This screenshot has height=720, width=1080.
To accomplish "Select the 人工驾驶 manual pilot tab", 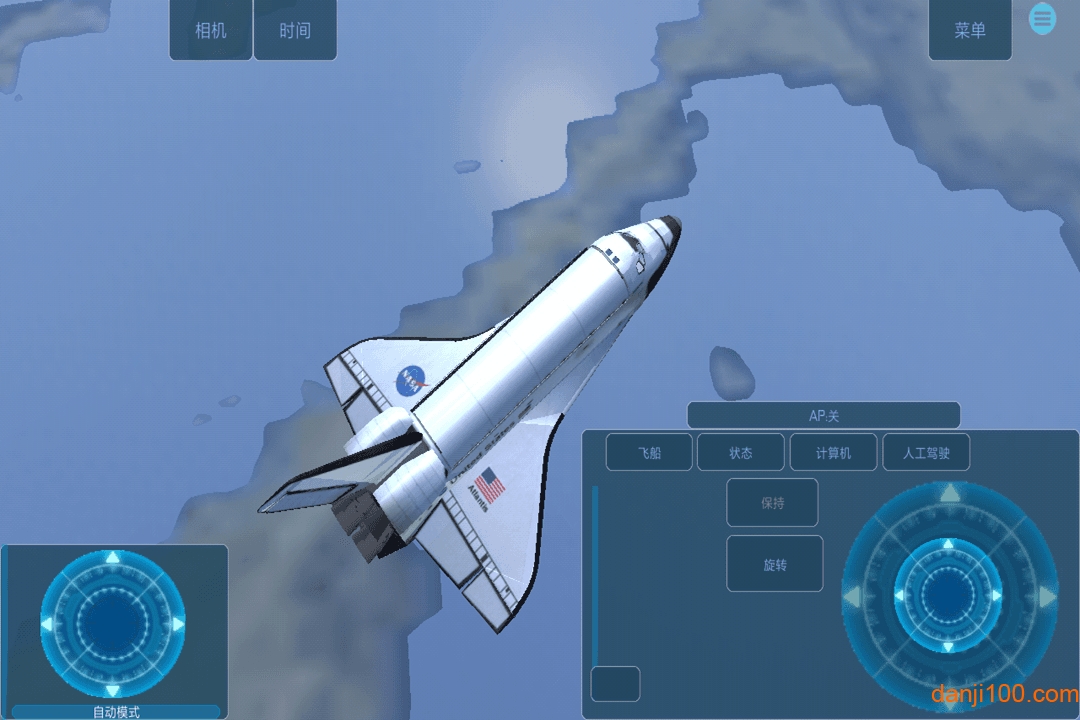I will tap(926, 453).
